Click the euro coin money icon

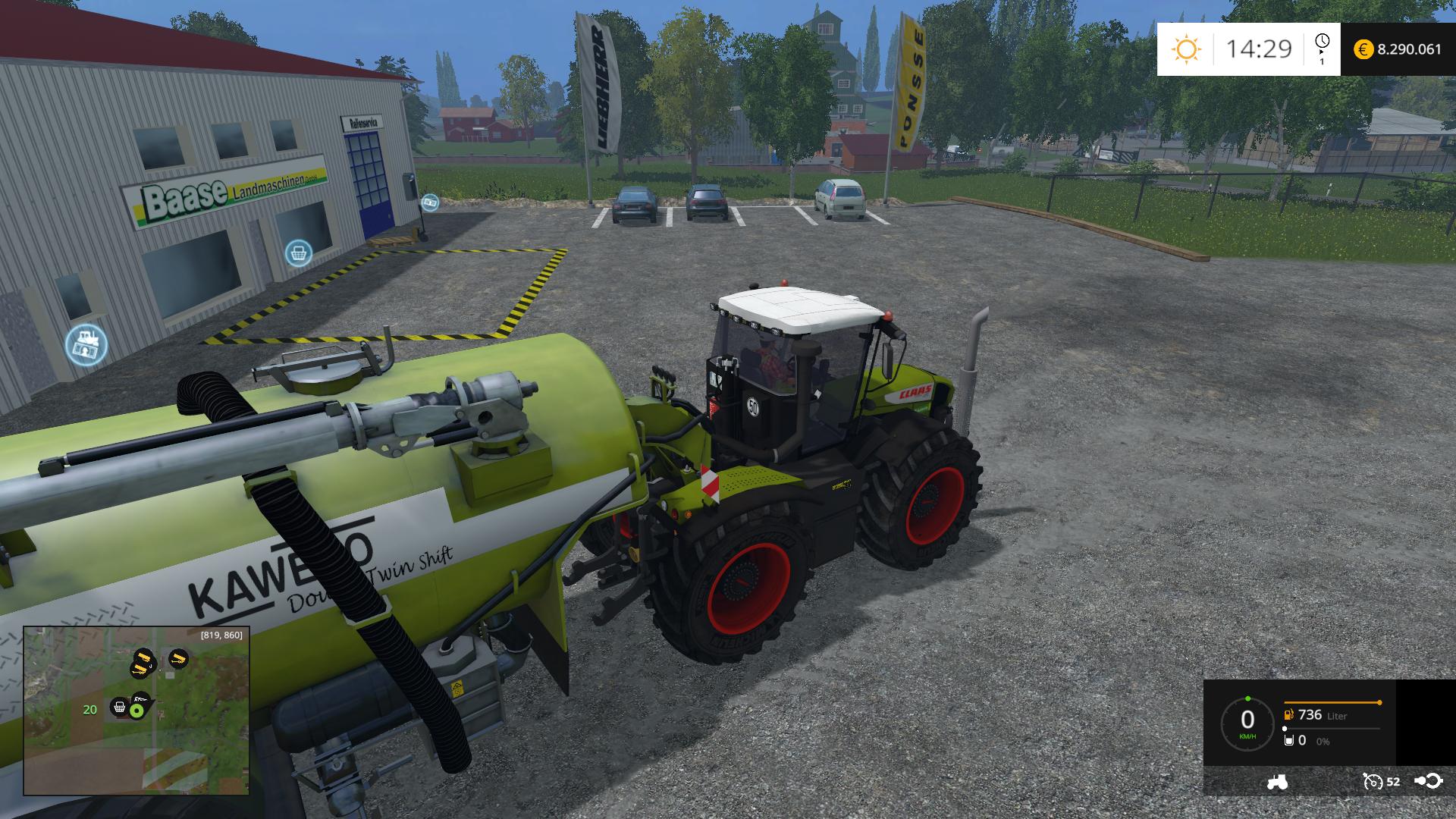point(1363,49)
